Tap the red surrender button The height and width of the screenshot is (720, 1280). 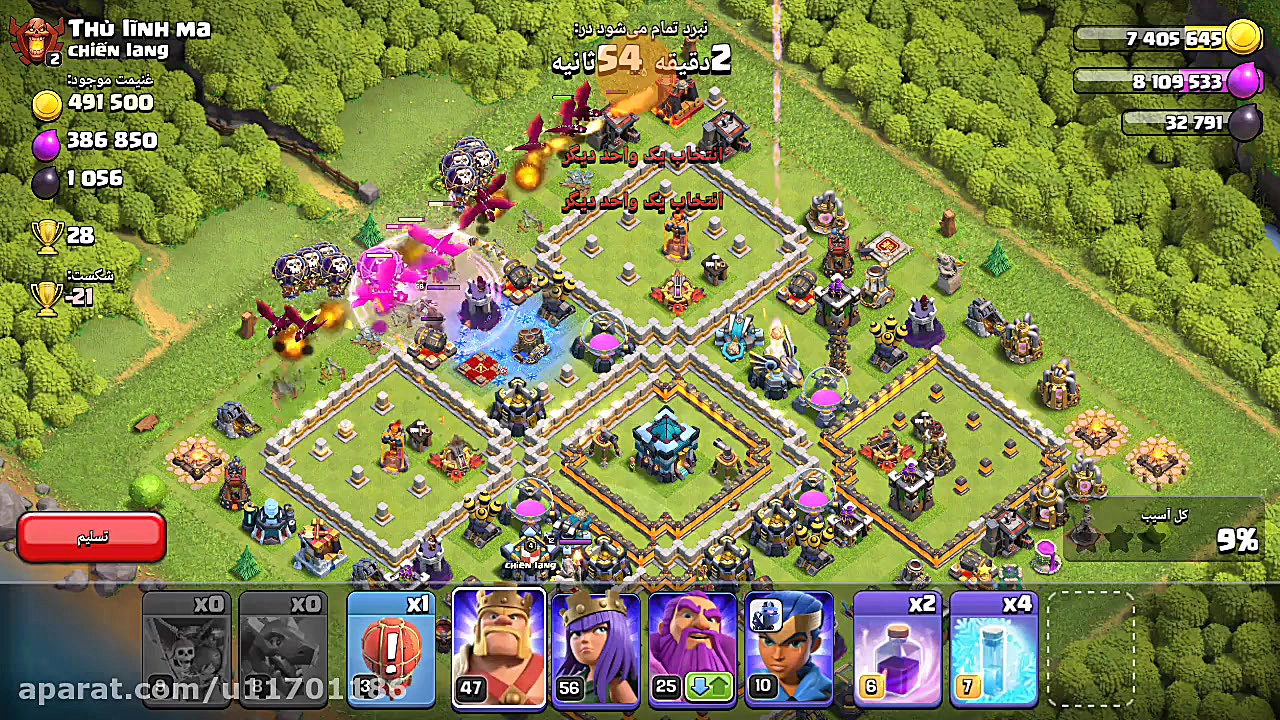(x=91, y=538)
